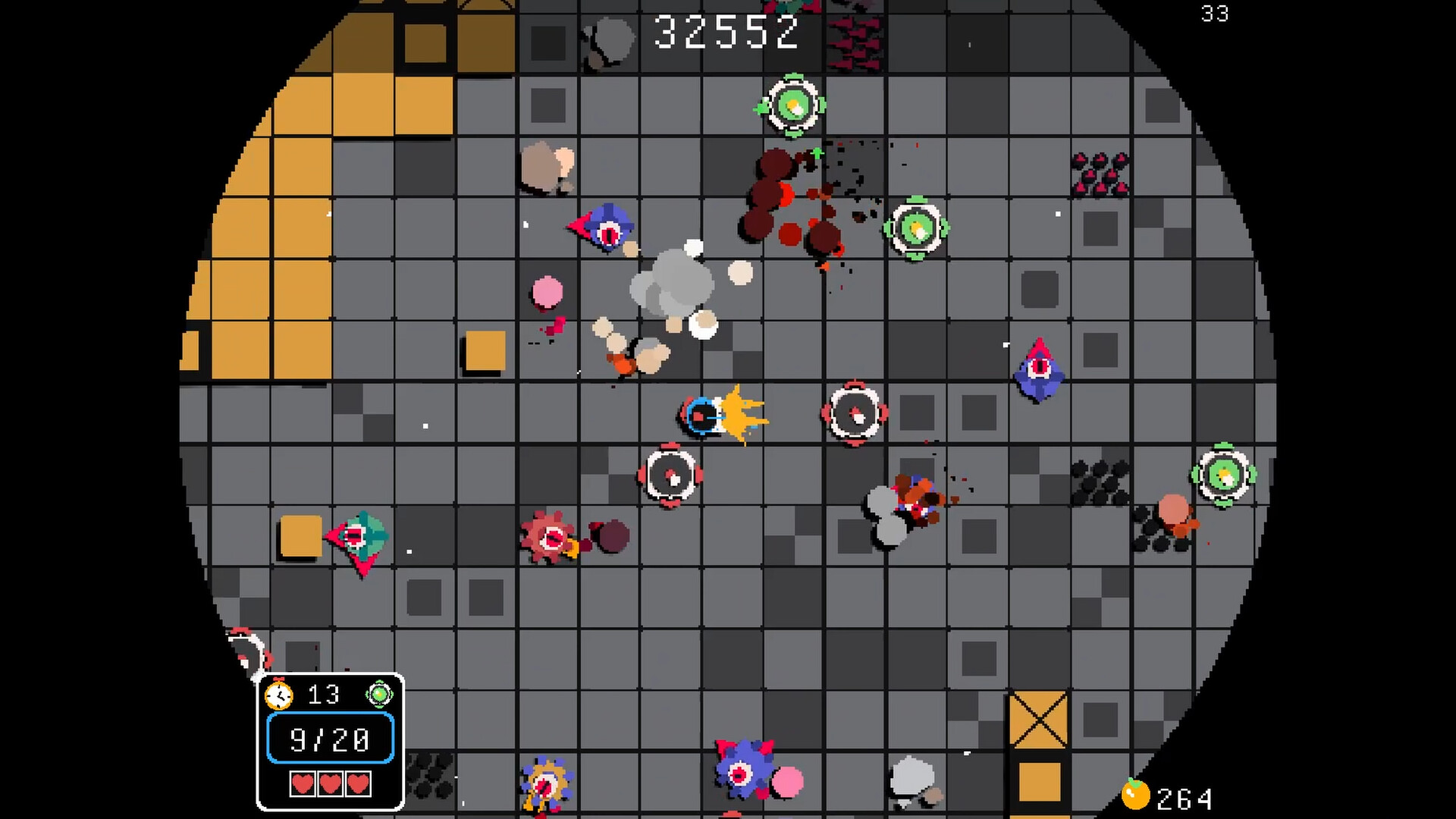
Task: Click the stopwatch timer icon in the HUD
Action: (x=278, y=695)
